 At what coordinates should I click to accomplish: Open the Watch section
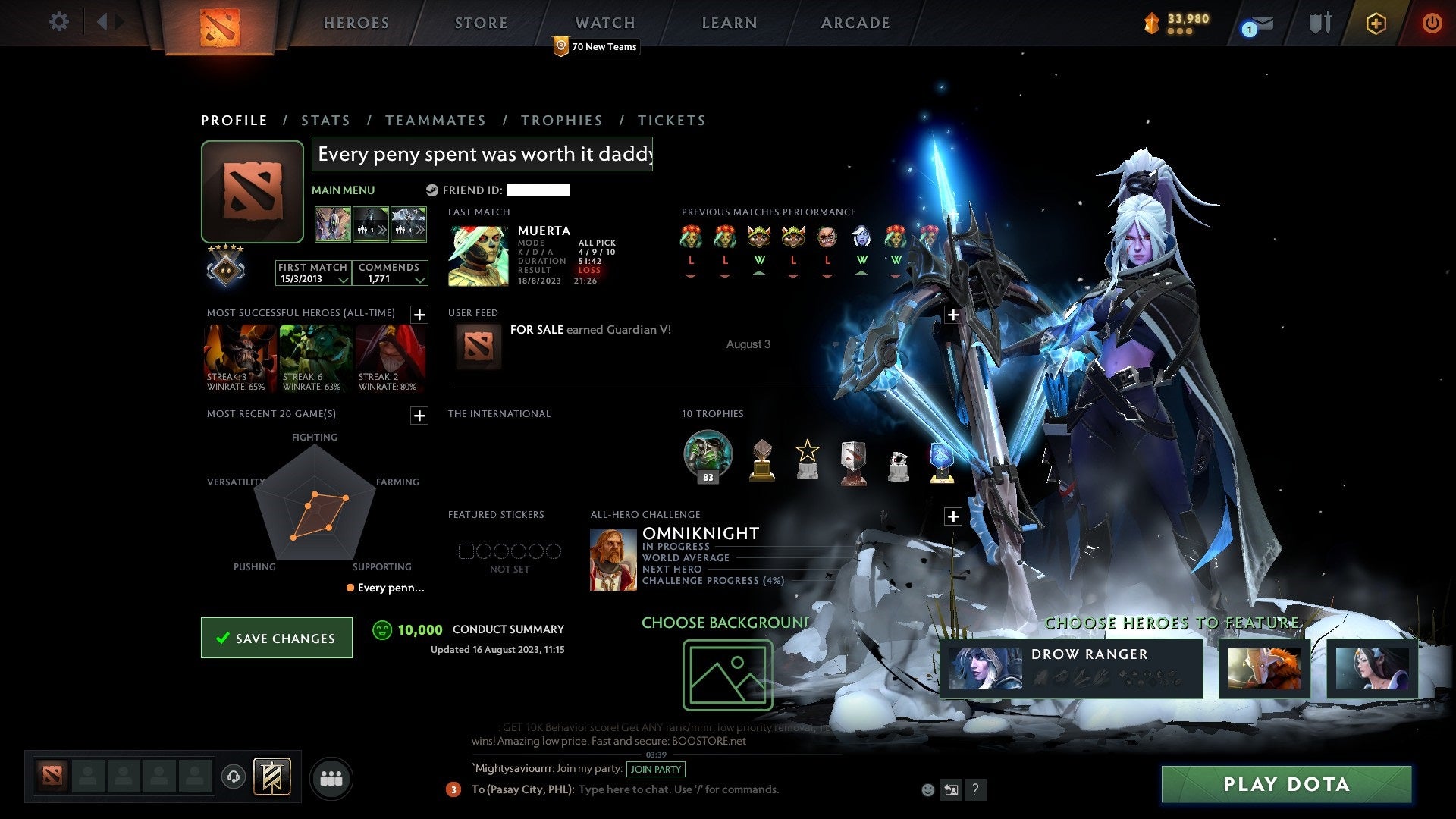604,23
